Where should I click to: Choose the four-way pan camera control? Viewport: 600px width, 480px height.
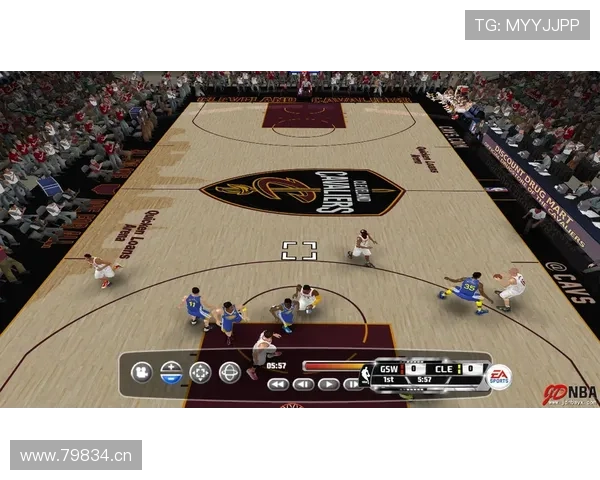[201, 372]
